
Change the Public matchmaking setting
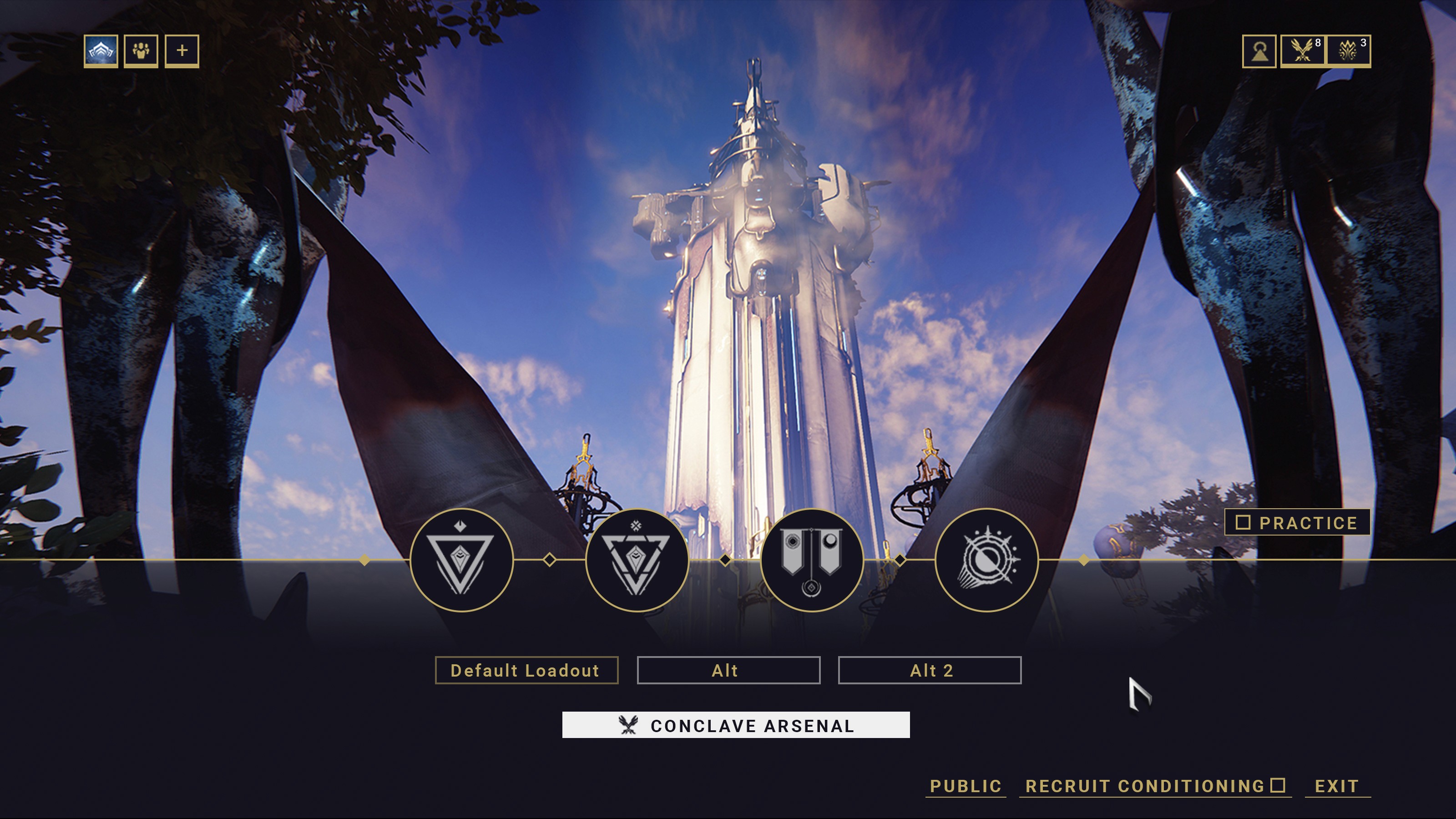point(966,786)
